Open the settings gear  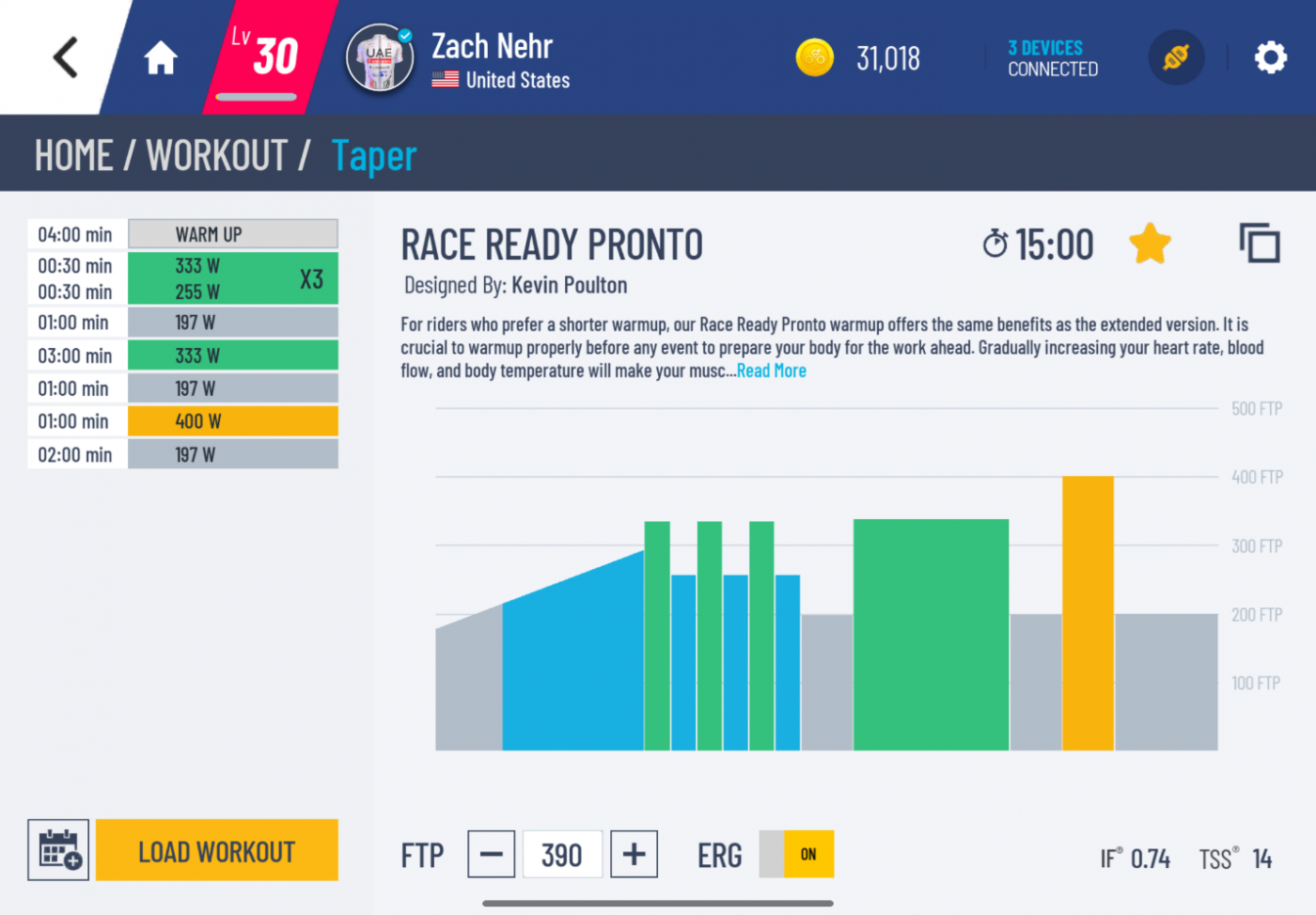[1271, 57]
